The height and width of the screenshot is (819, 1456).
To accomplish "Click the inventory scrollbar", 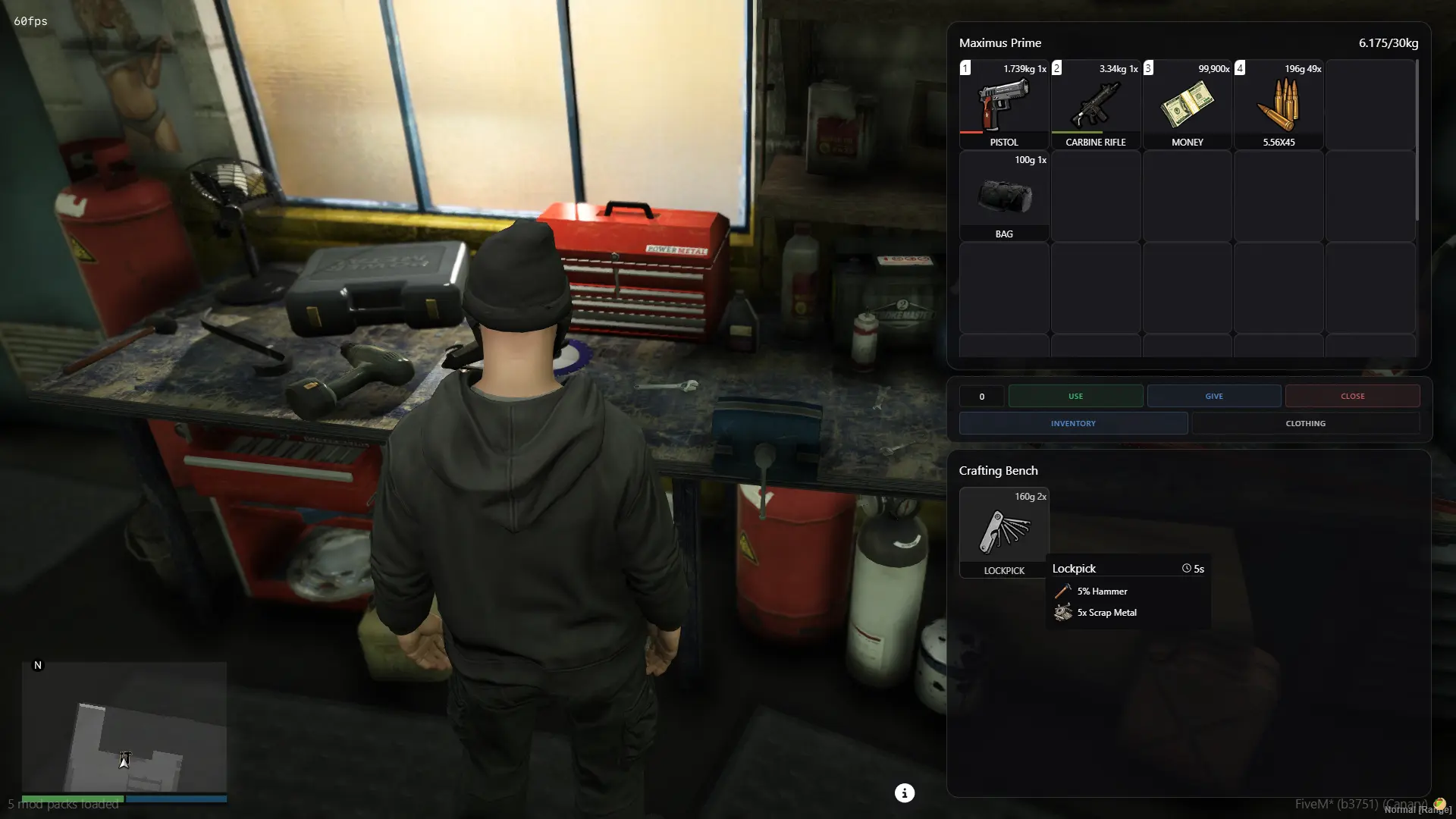I will click(x=1417, y=141).
